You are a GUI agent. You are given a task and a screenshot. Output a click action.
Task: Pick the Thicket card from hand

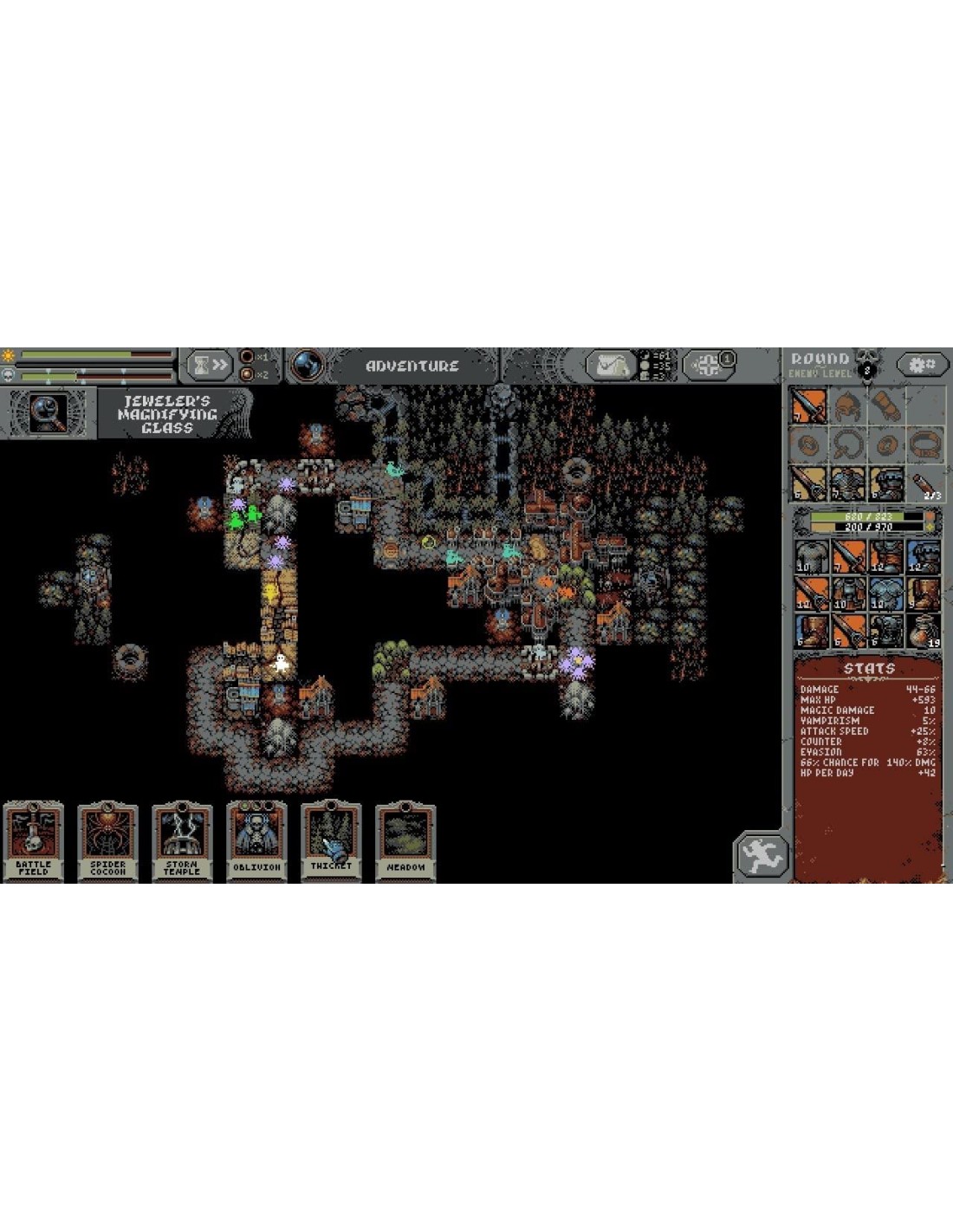(x=331, y=840)
